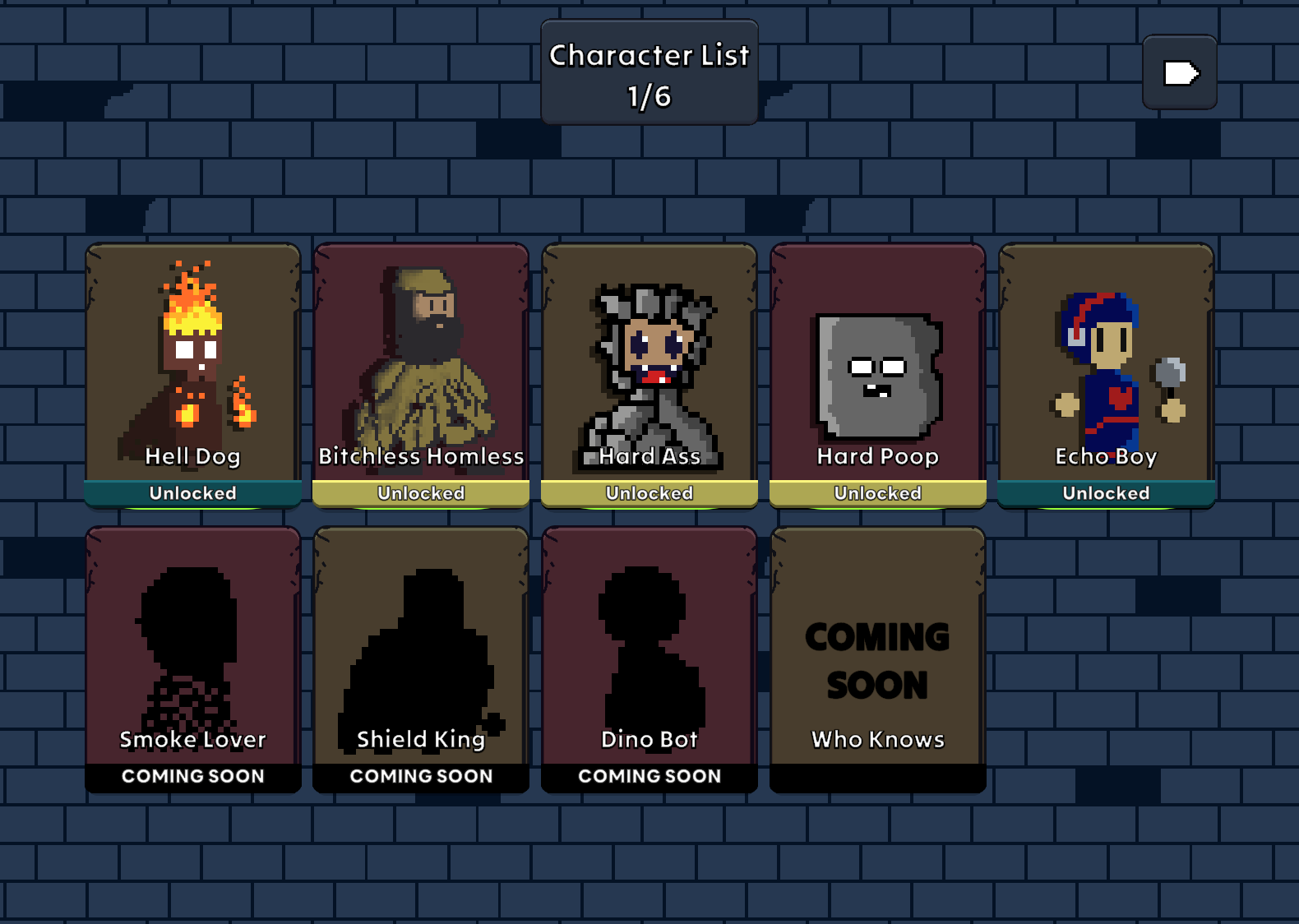This screenshot has height=924, width=1299.
Task: Pick the Hard Ass character card
Action: (x=649, y=375)
